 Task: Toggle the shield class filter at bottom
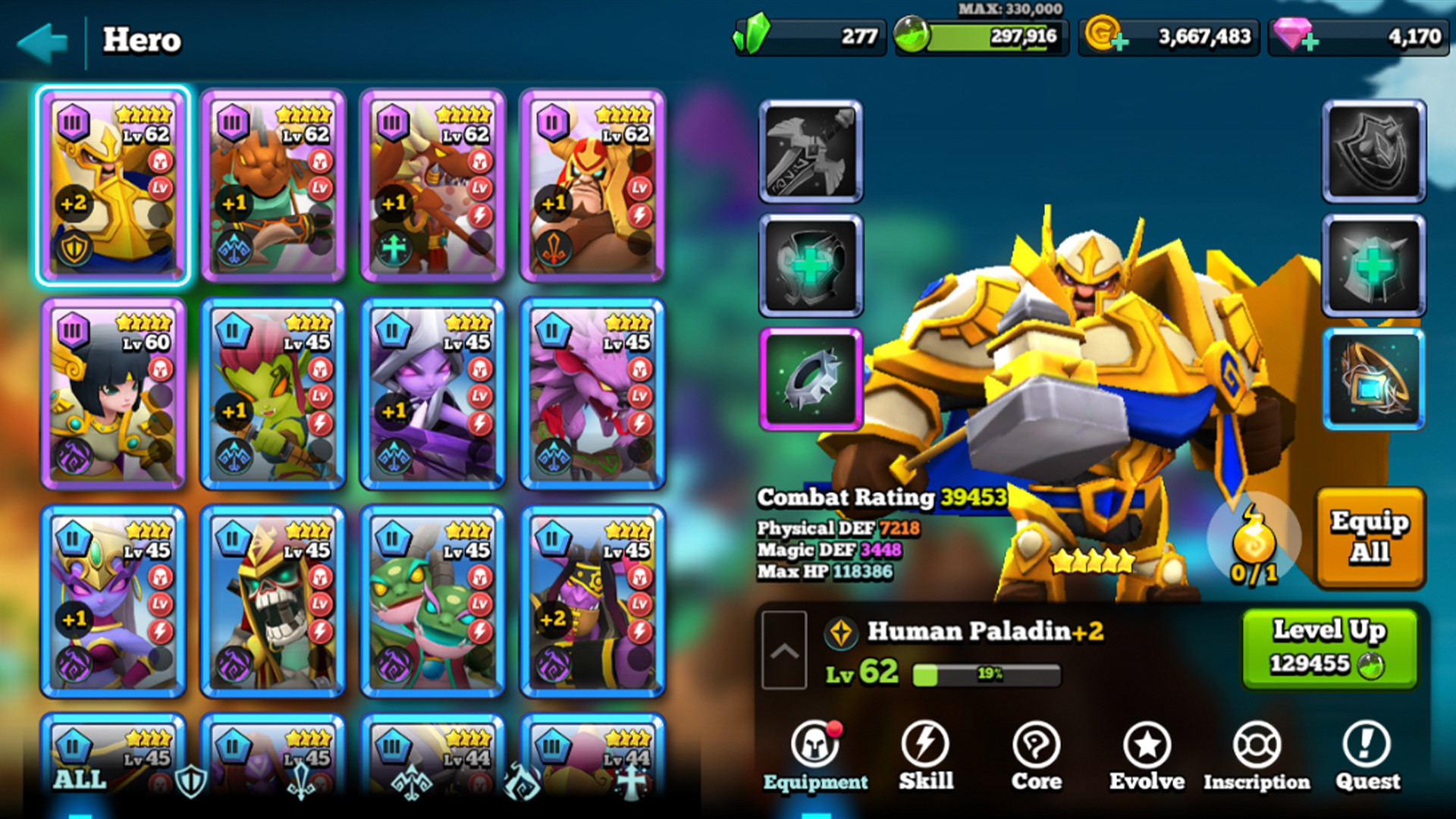tap(190, 782)
